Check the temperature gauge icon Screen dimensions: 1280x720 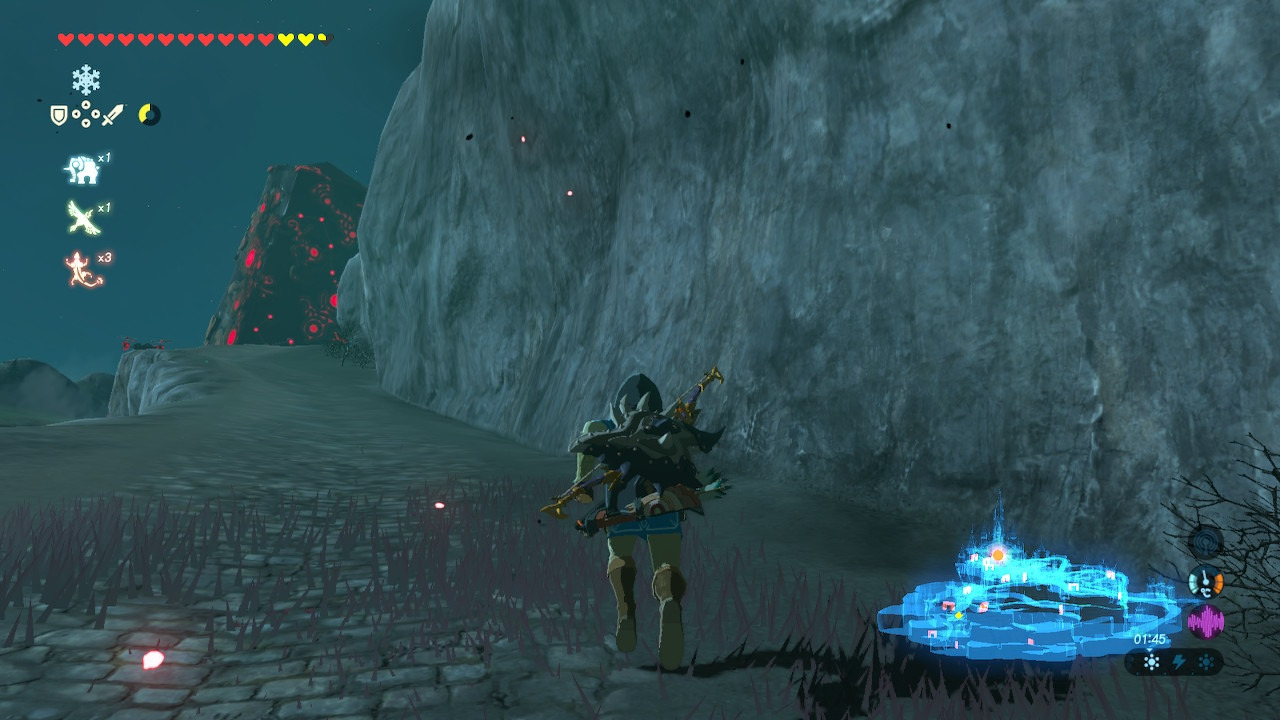pyautogui.click(x=1206, y=581)
